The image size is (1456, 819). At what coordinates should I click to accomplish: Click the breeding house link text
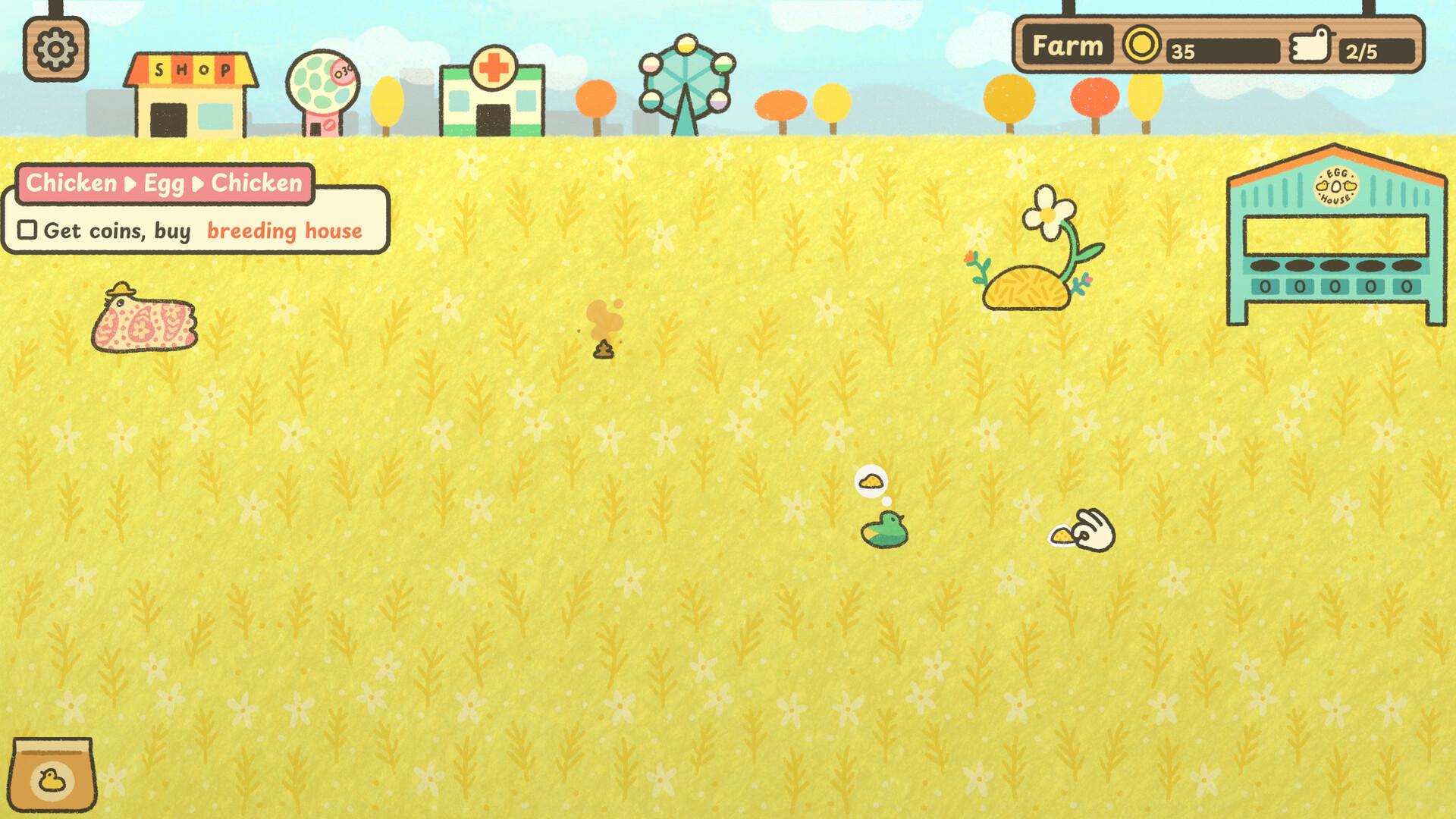(284, 230)
